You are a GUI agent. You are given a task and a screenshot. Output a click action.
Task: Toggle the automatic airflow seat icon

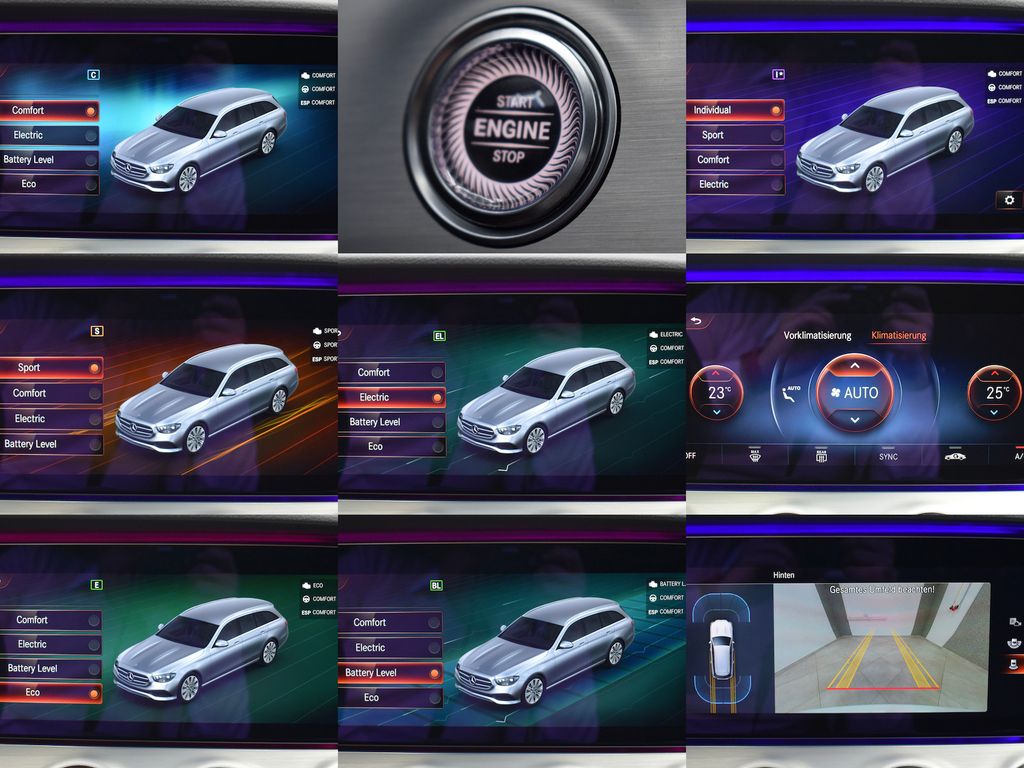[790, 393]
